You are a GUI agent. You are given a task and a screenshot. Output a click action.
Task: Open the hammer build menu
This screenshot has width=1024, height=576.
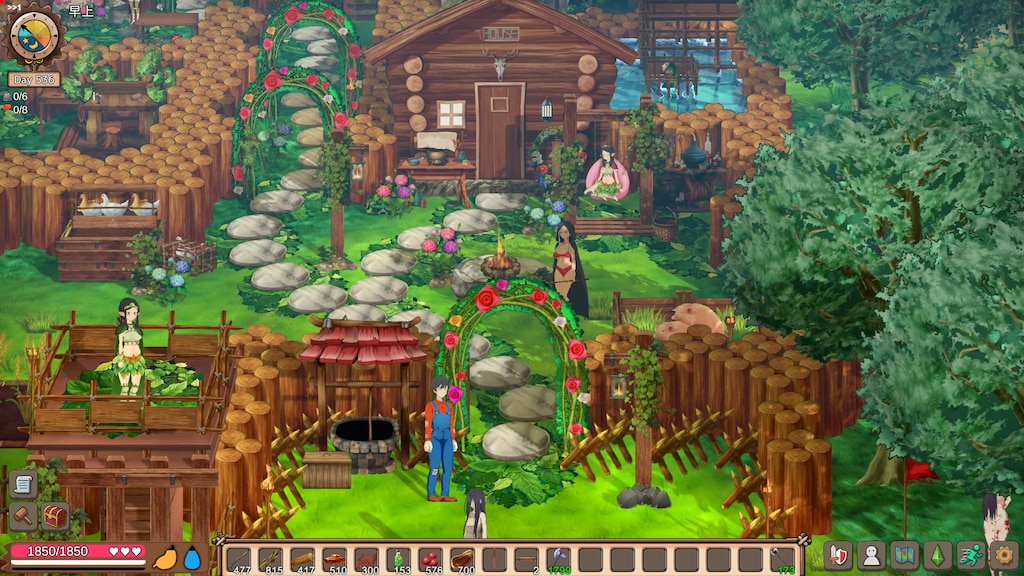tap(22, 516)
